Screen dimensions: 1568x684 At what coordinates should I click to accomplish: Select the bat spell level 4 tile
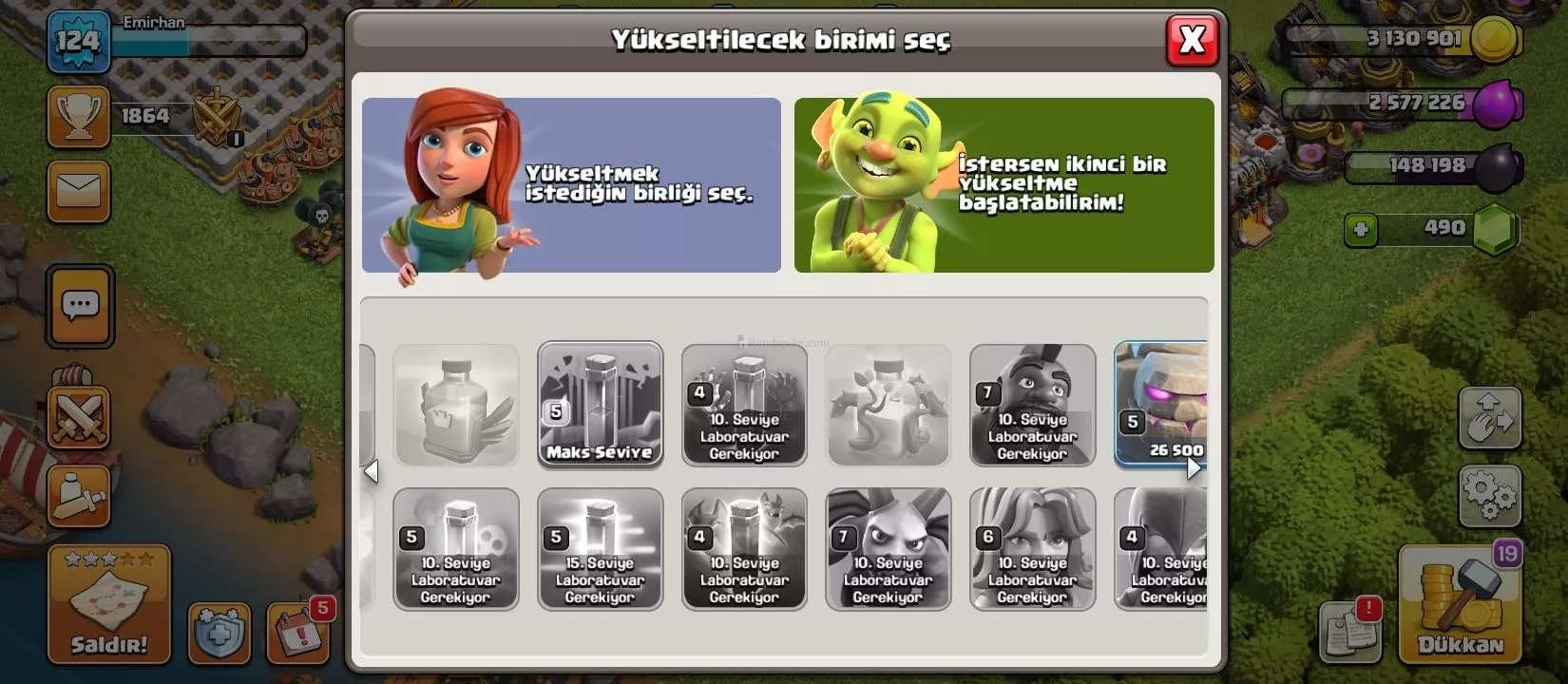pyautogui.click(x=744, y=549)
